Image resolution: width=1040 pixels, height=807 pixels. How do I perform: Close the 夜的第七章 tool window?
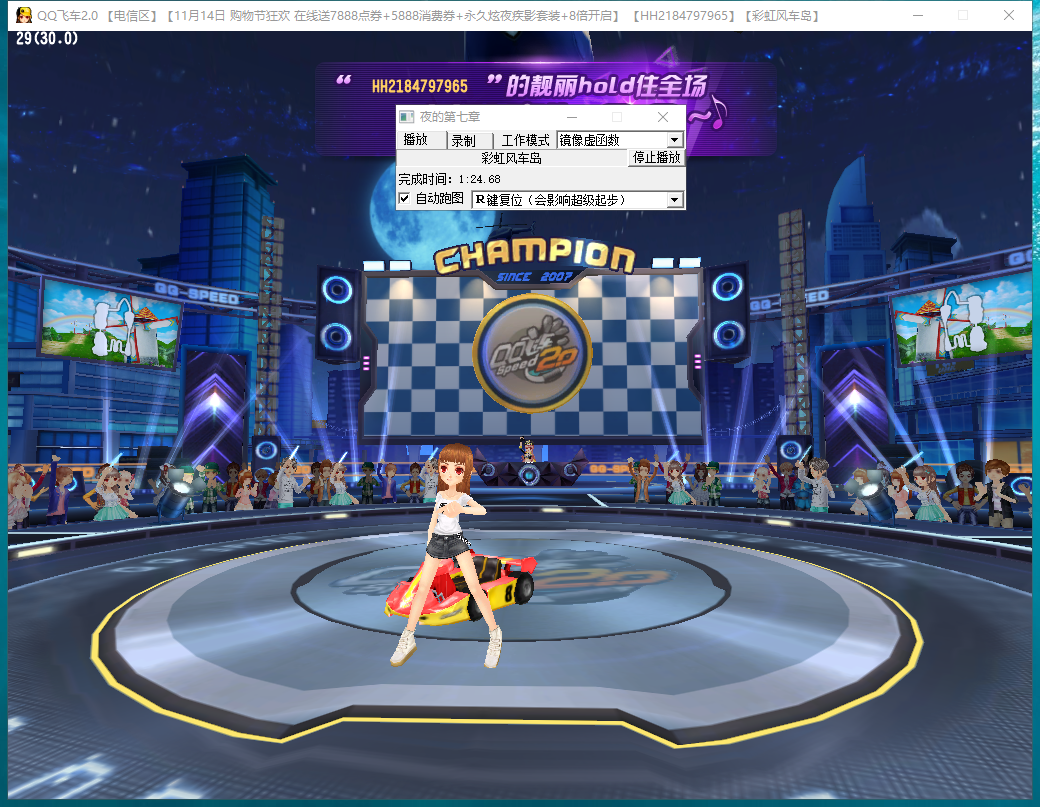pyautogui.click(x=662, y=117)
